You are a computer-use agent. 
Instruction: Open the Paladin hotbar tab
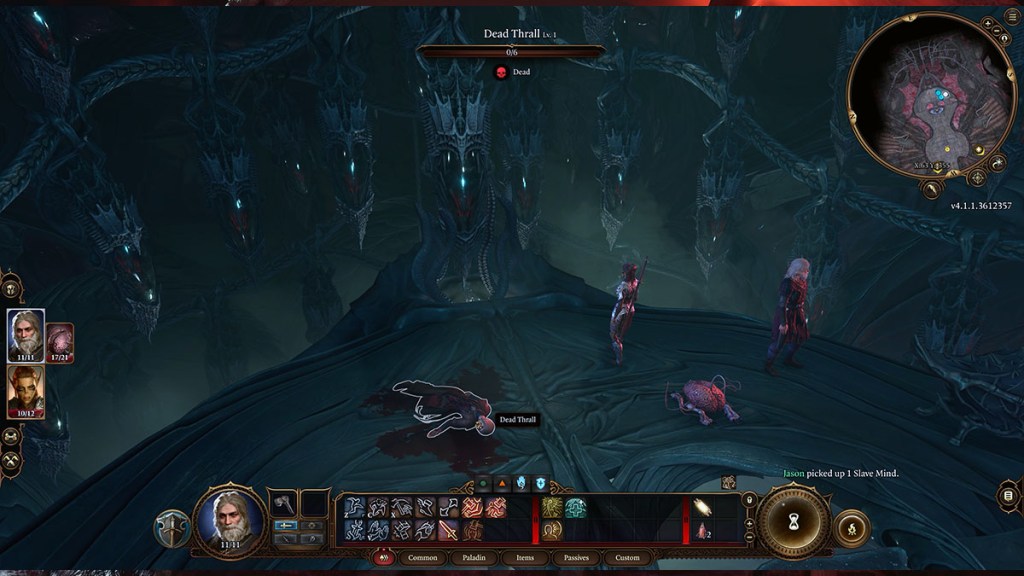tap(474, 557)
